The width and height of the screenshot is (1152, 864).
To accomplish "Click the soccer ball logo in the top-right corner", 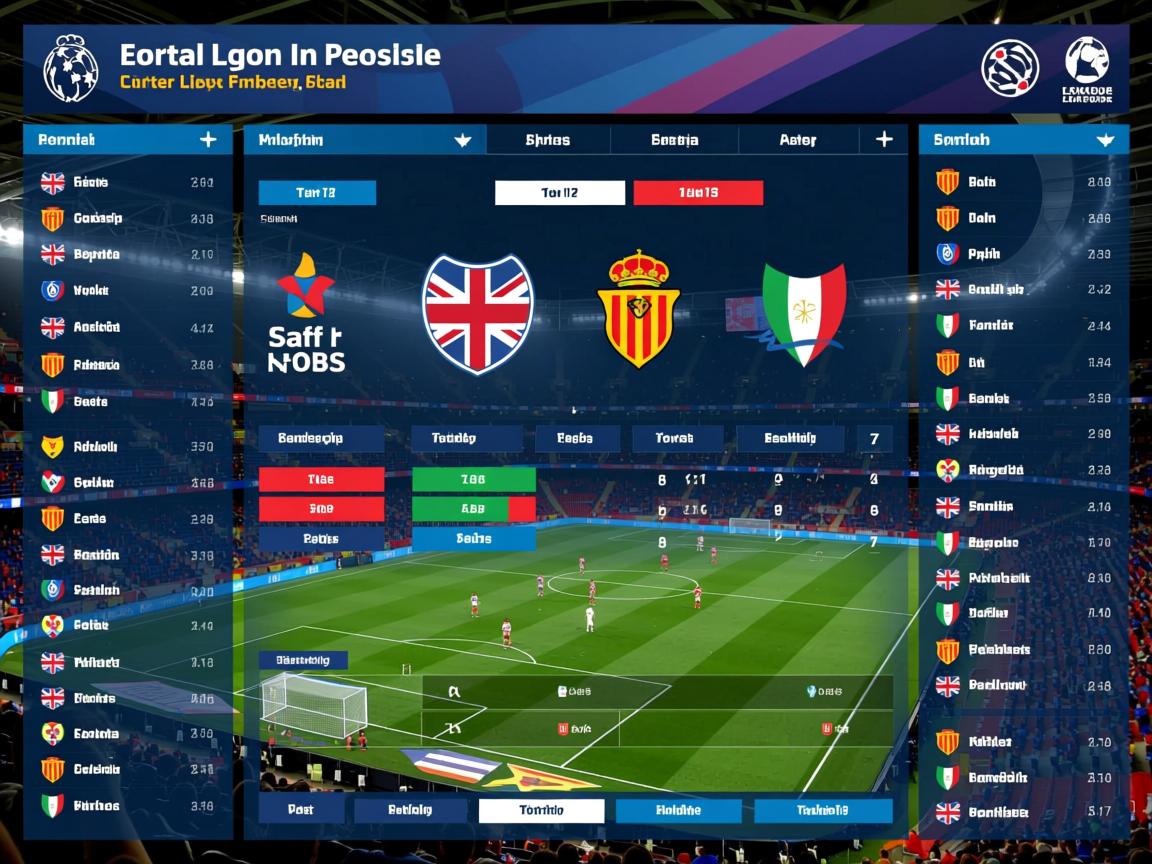I will coord(1086,62).
